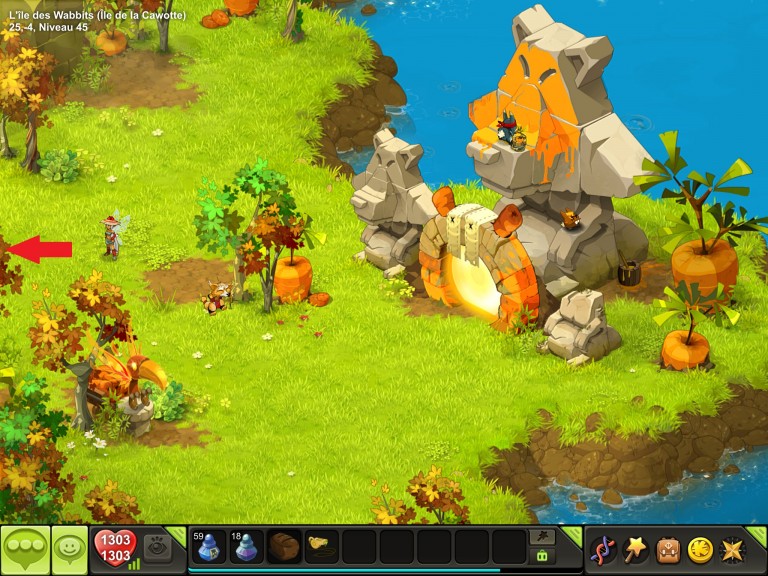Open the smiley emotes menu
This screenshot has height=576, width=768.
coord(70,549)
